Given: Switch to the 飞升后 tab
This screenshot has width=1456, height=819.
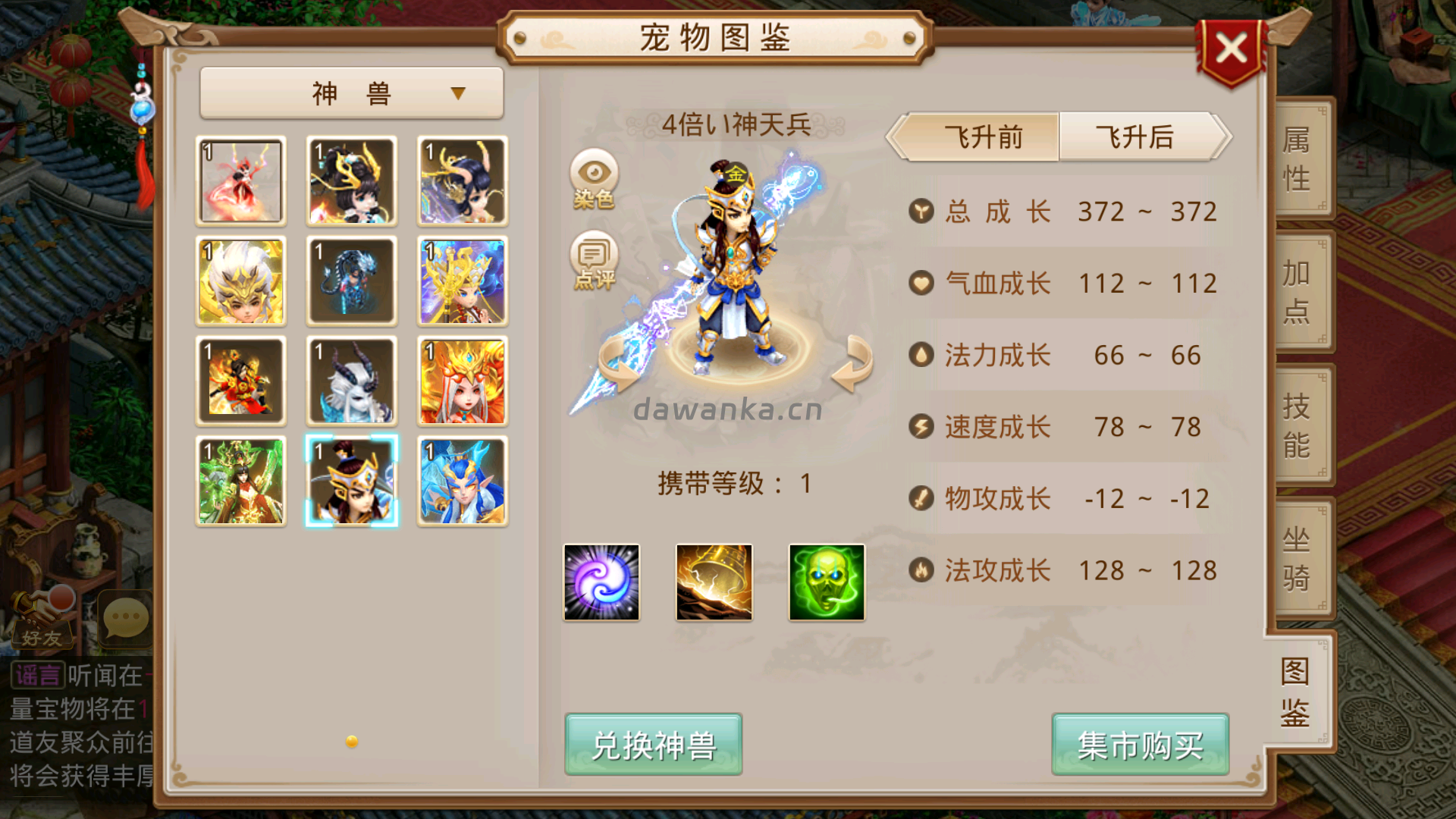Looking at the screenshot, I should pyautogui.click(x=1134, y=137).
